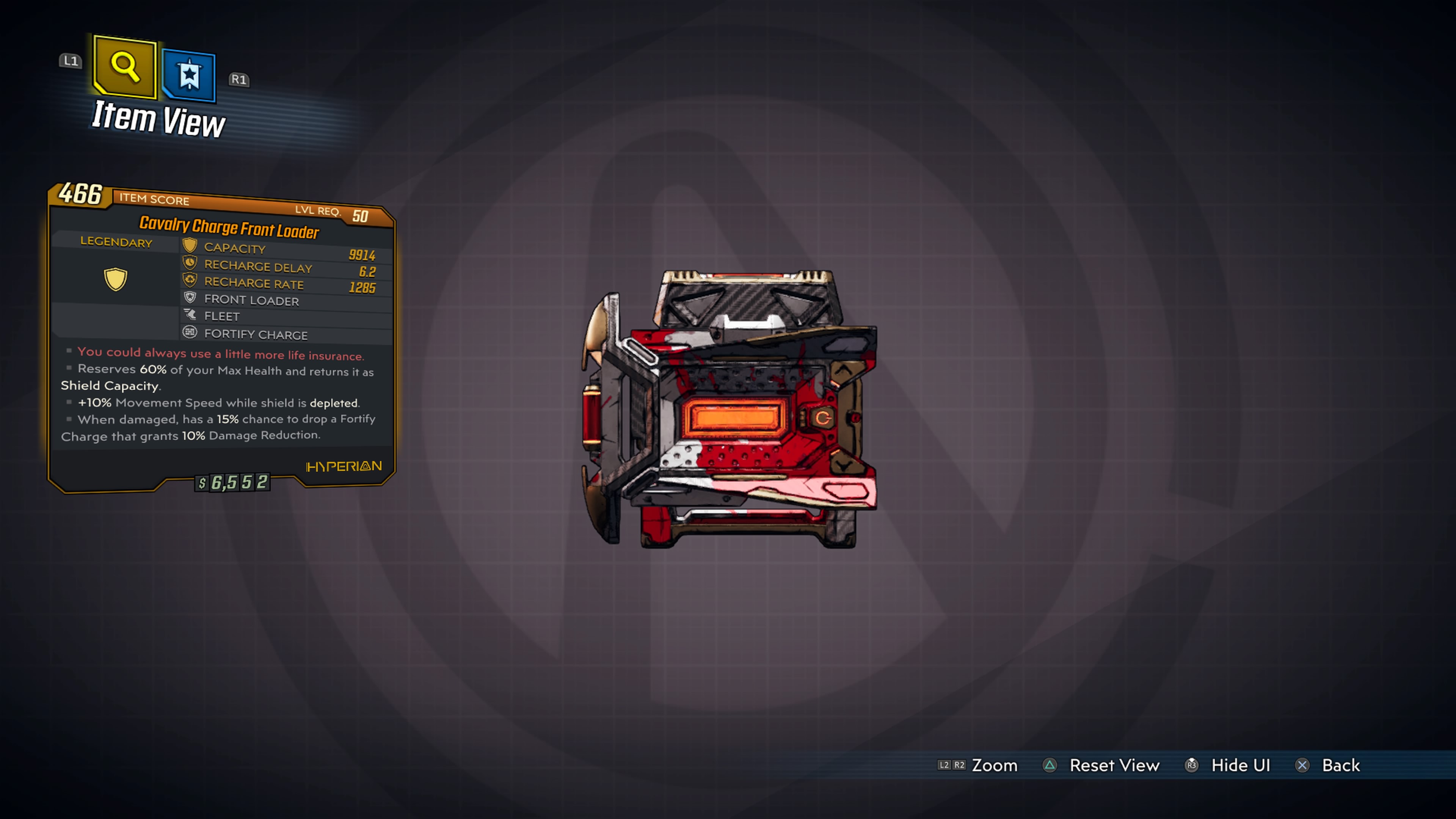Viewport: 1456px width, 819px height.
Task: Click the Fleet winged boot icon
Action: (190, 315)
